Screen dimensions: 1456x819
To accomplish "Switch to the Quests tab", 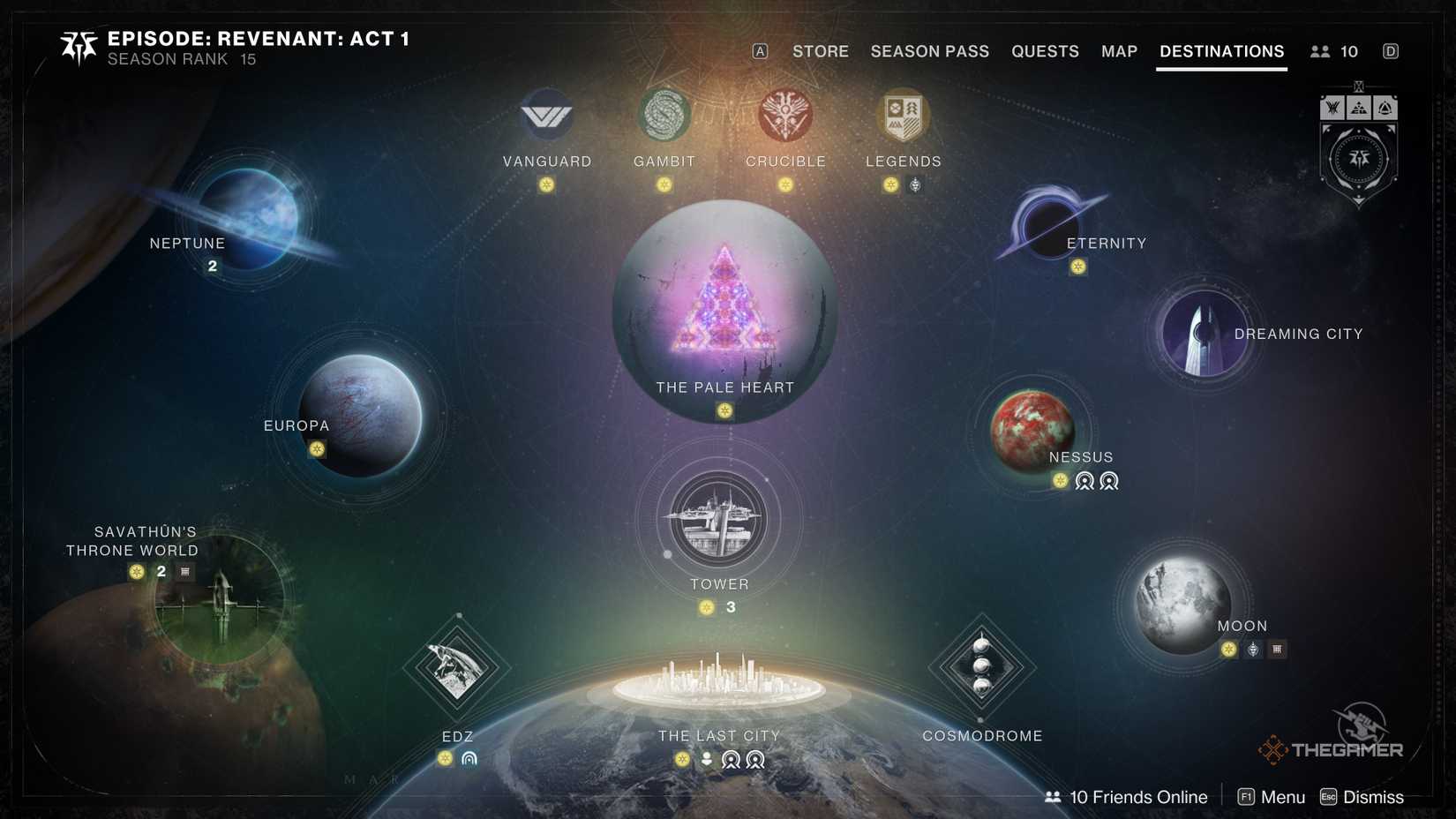I will pos(1045,51).
